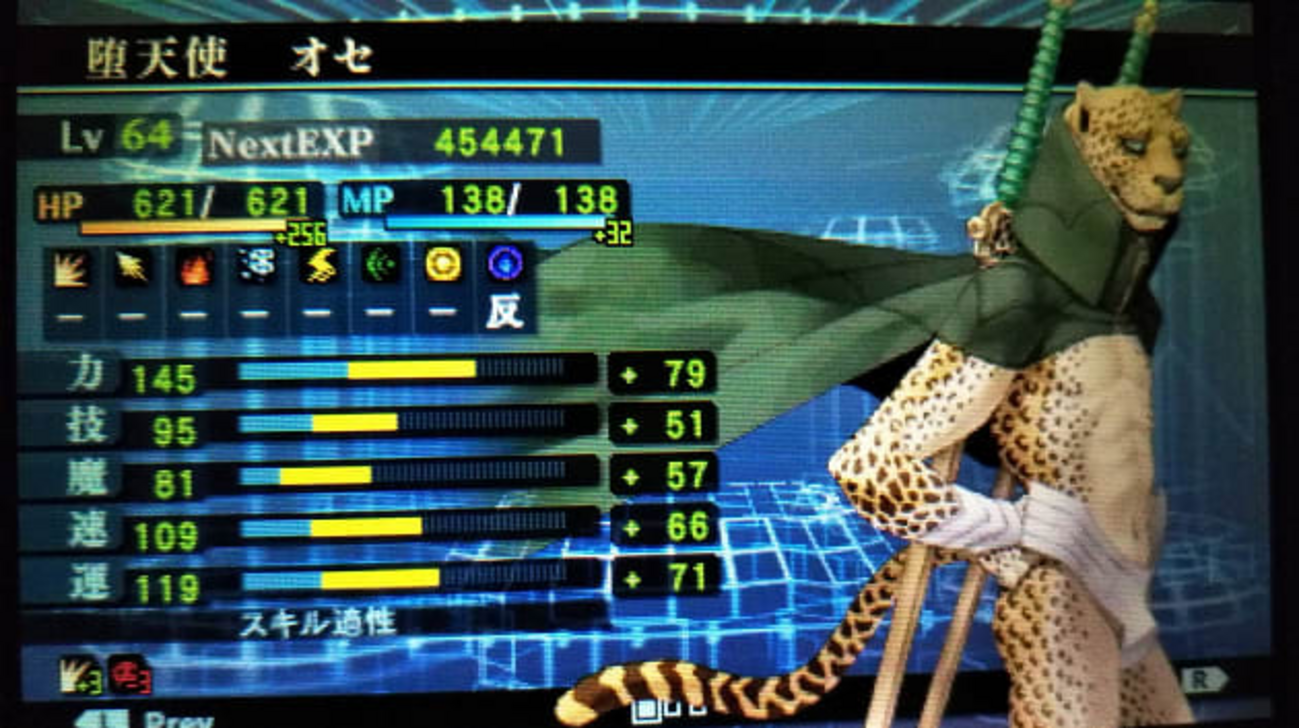
Task: Select the 力 strength stat row
Action: pos(368,373)
